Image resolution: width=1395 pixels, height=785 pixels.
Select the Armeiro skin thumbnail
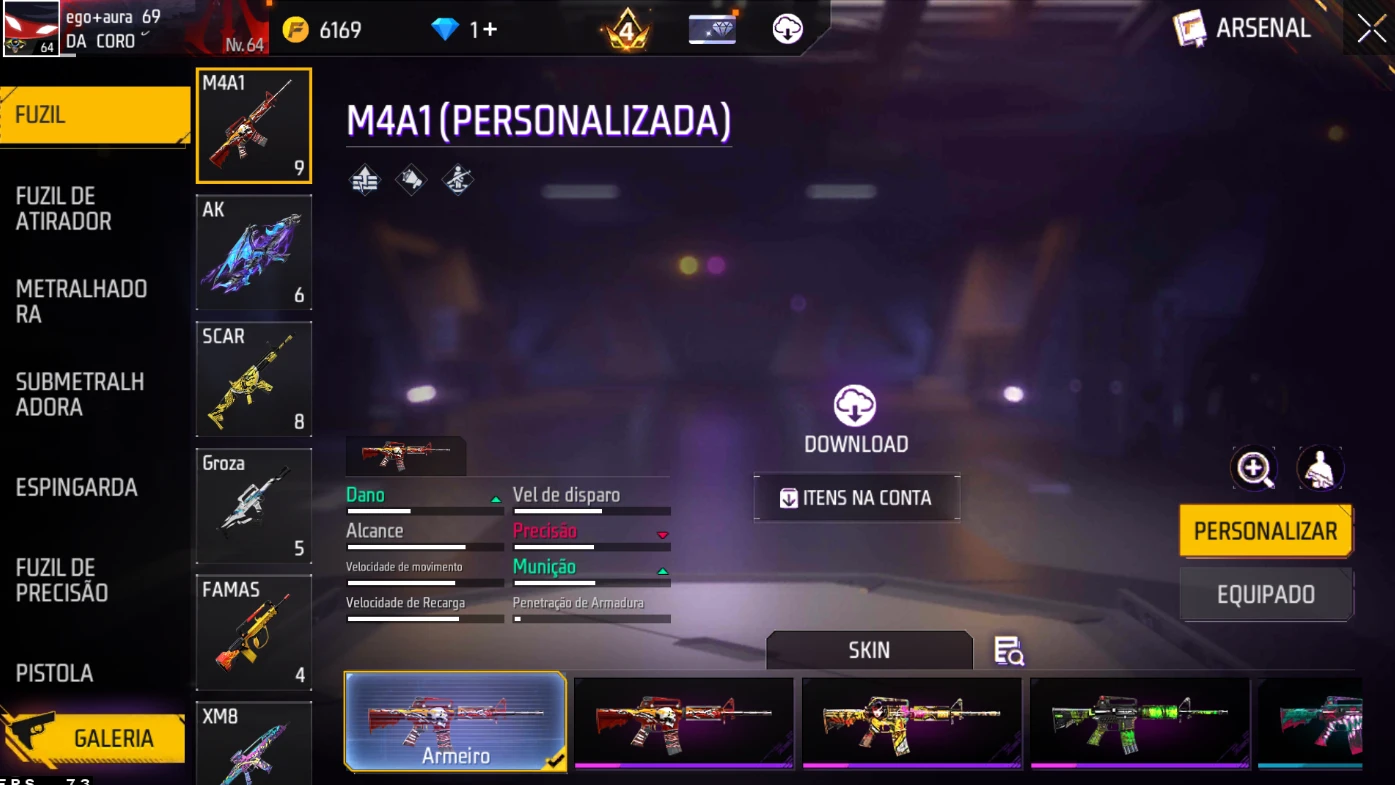(456, 721)
